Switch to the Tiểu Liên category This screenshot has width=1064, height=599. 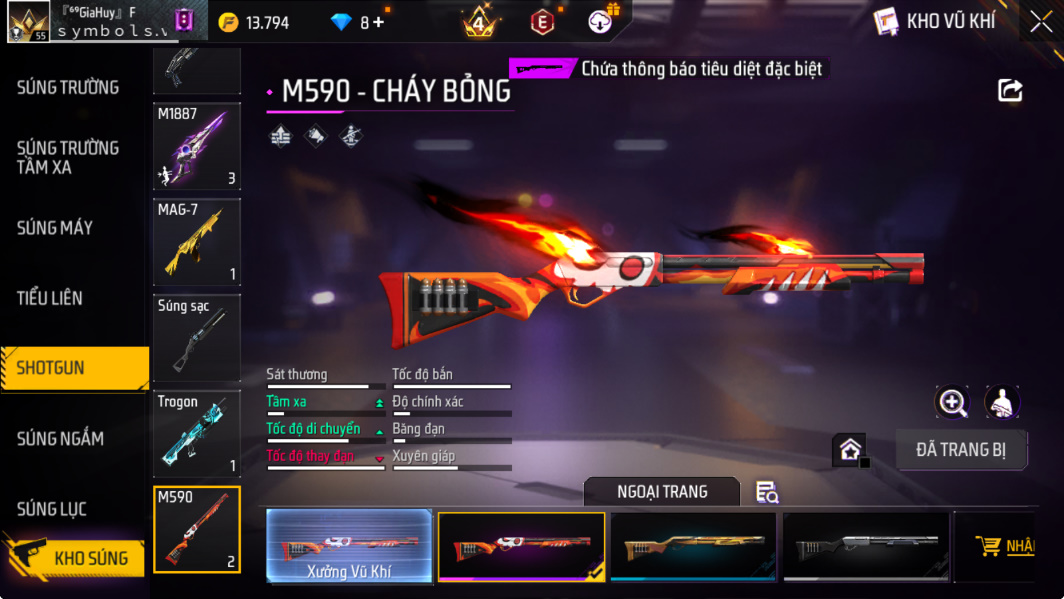(x=50, y=298)
